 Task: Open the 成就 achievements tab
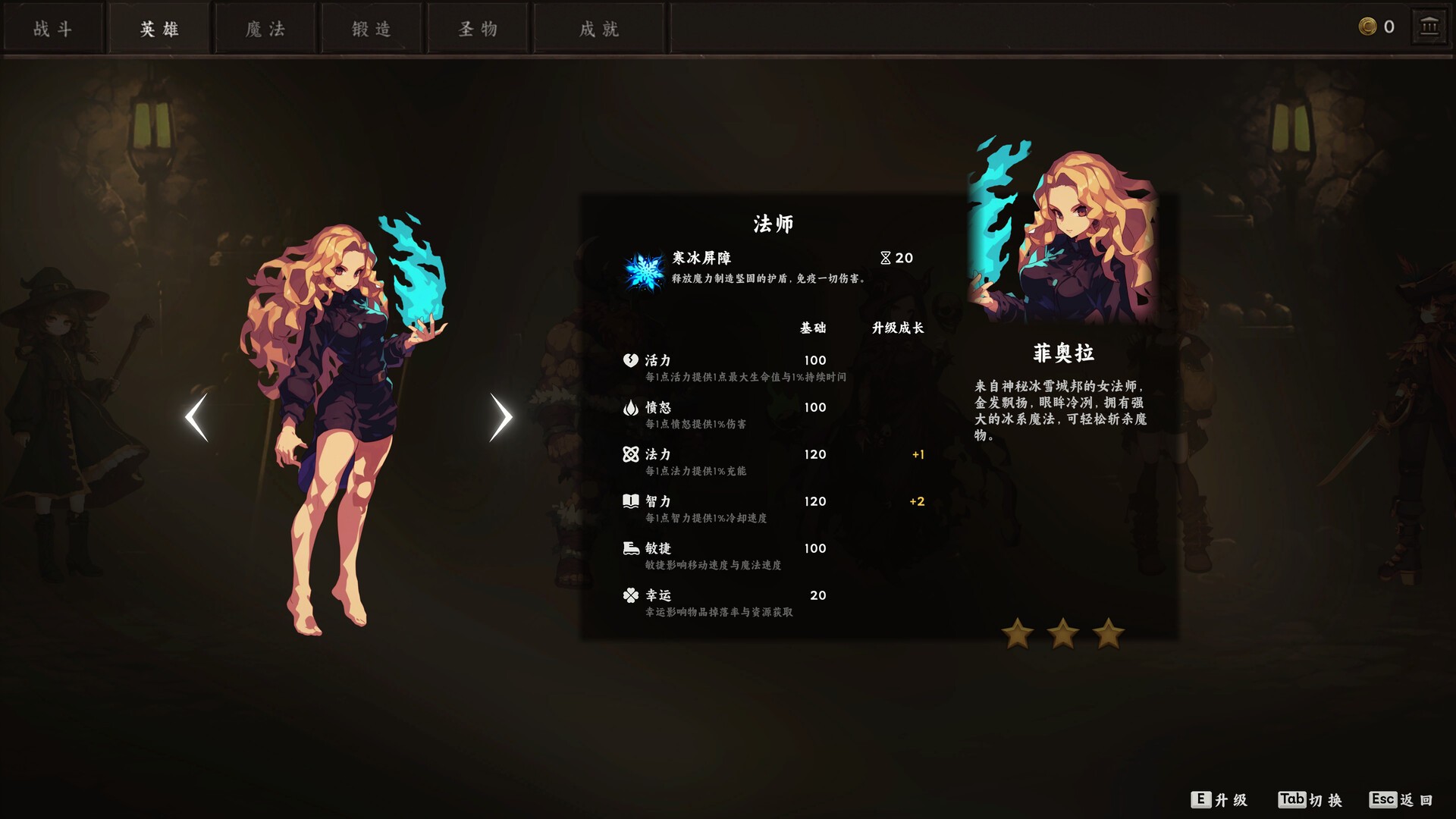(599, 28)
